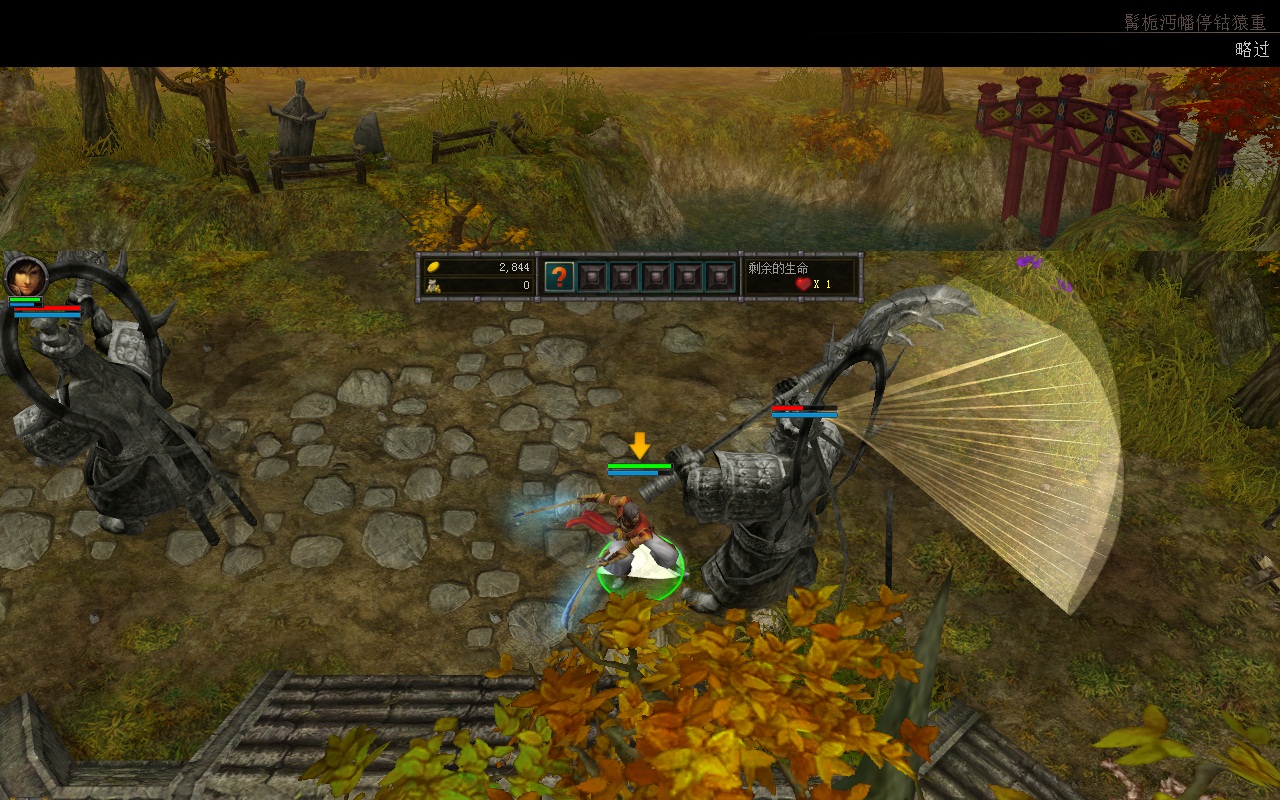Open the orange question mark item slot
Image resolution: width=1280 pixels, height=800 pixels.
[559, 277]
